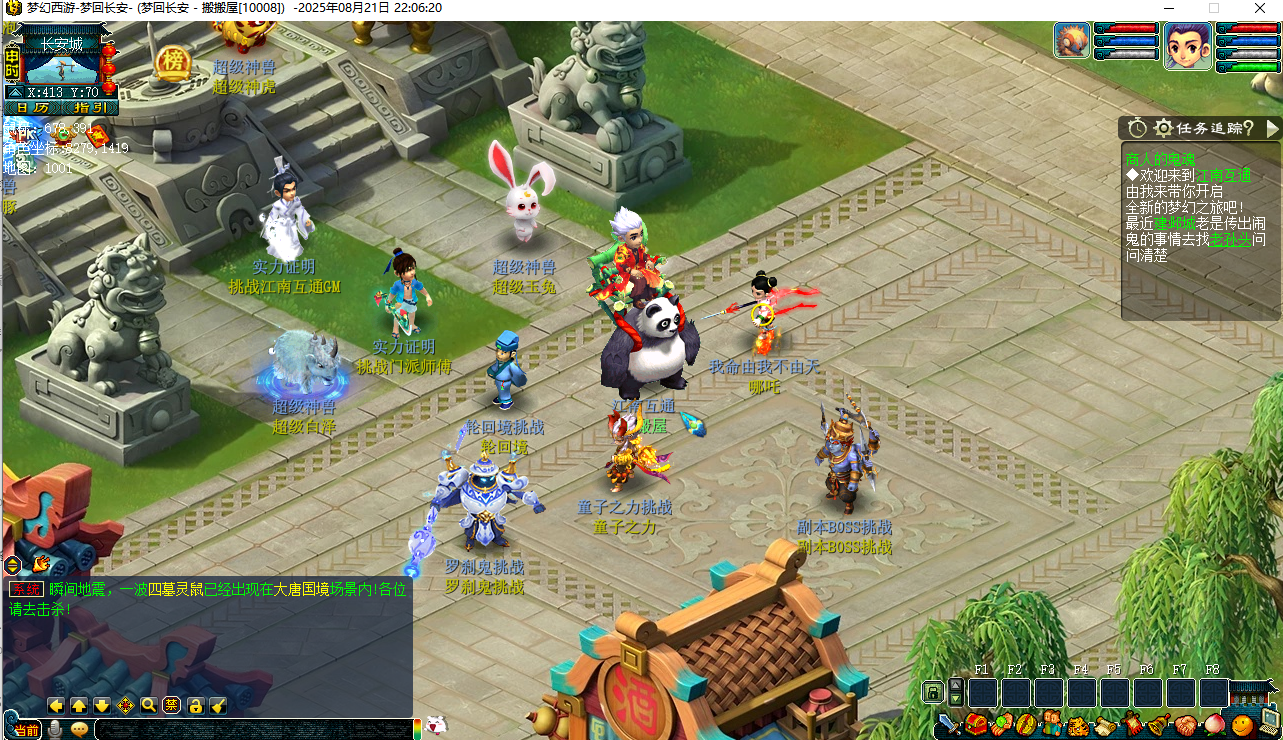
Task: Toggle the chat lock icon
Action: tap(194, 704)
